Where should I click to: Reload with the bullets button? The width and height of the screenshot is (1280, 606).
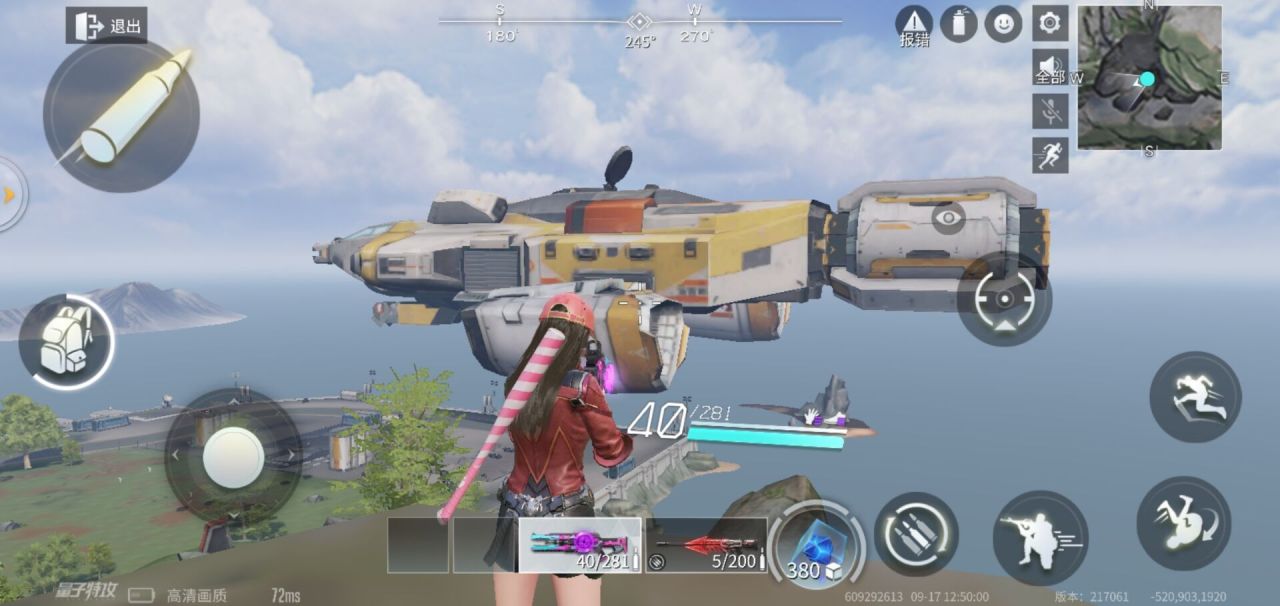(x=916, y=534)
